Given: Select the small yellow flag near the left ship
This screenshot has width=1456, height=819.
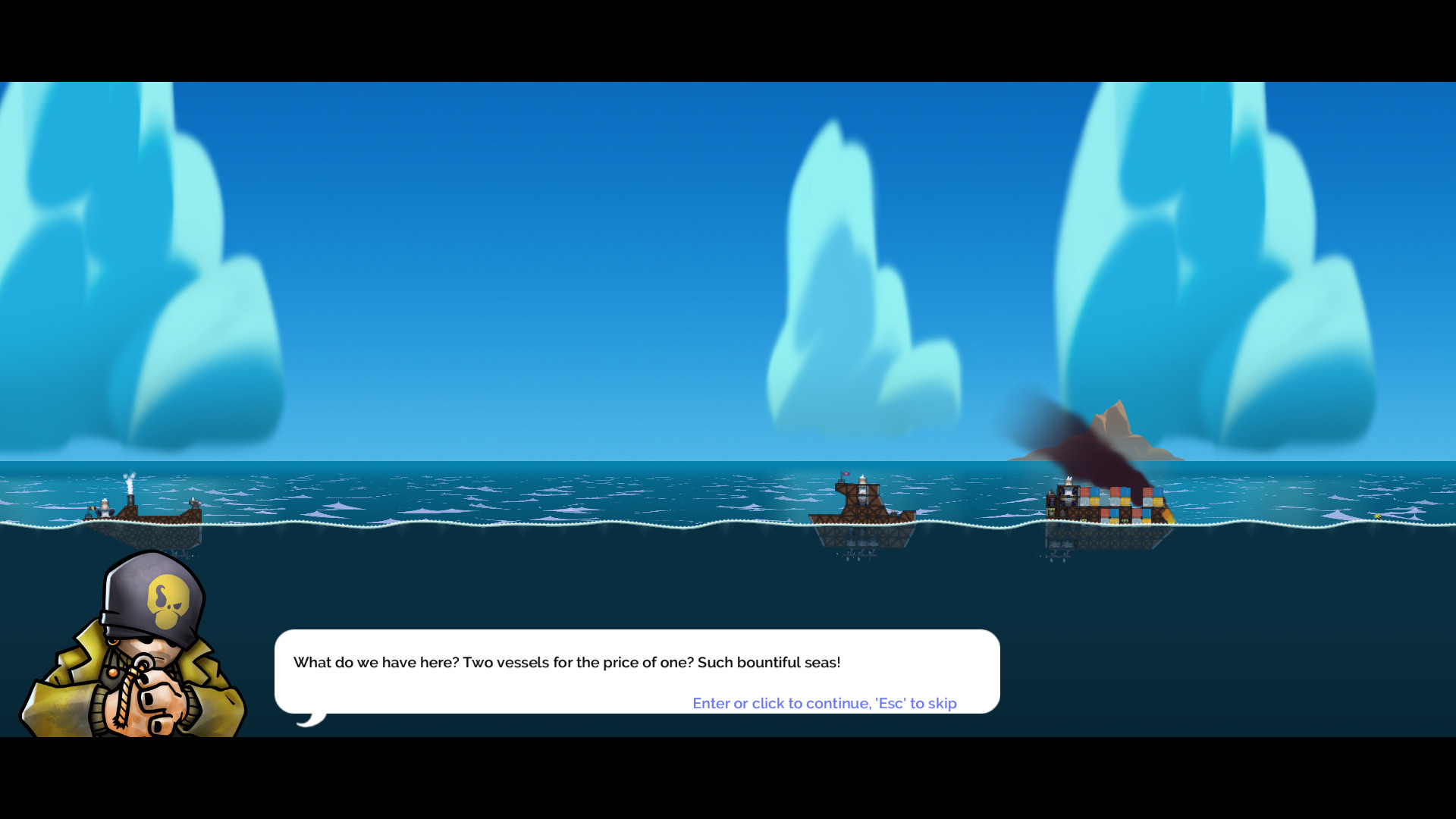Looking at the screenshot, I should [x=93, y=508].
